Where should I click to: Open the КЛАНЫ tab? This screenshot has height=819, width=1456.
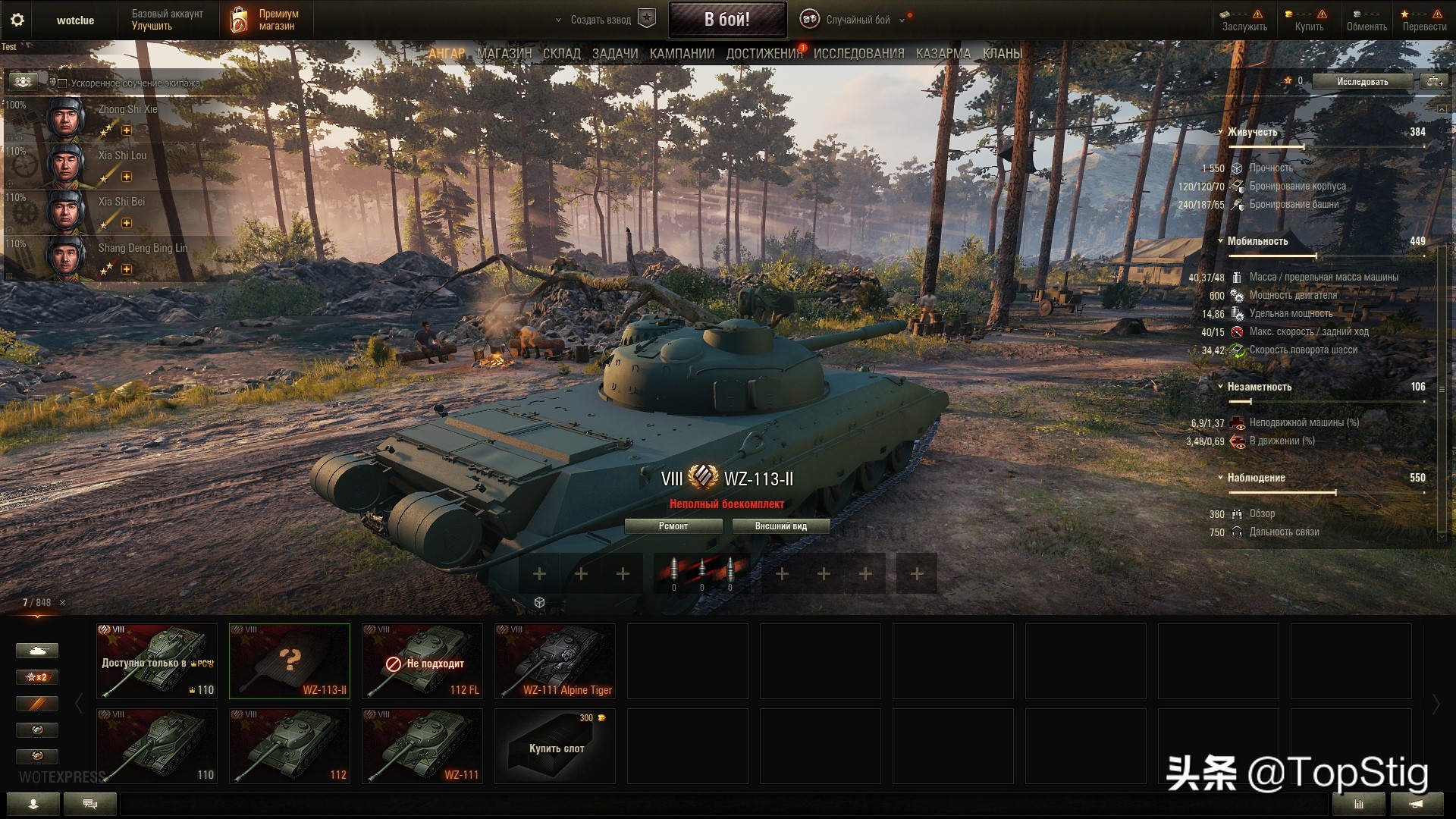[1002, 54]
